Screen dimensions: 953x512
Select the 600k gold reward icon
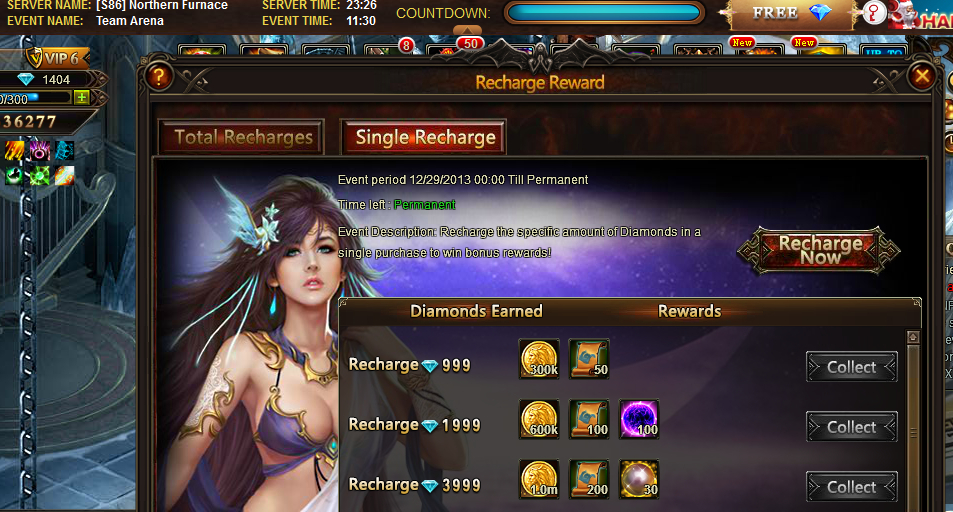(539, 419)
